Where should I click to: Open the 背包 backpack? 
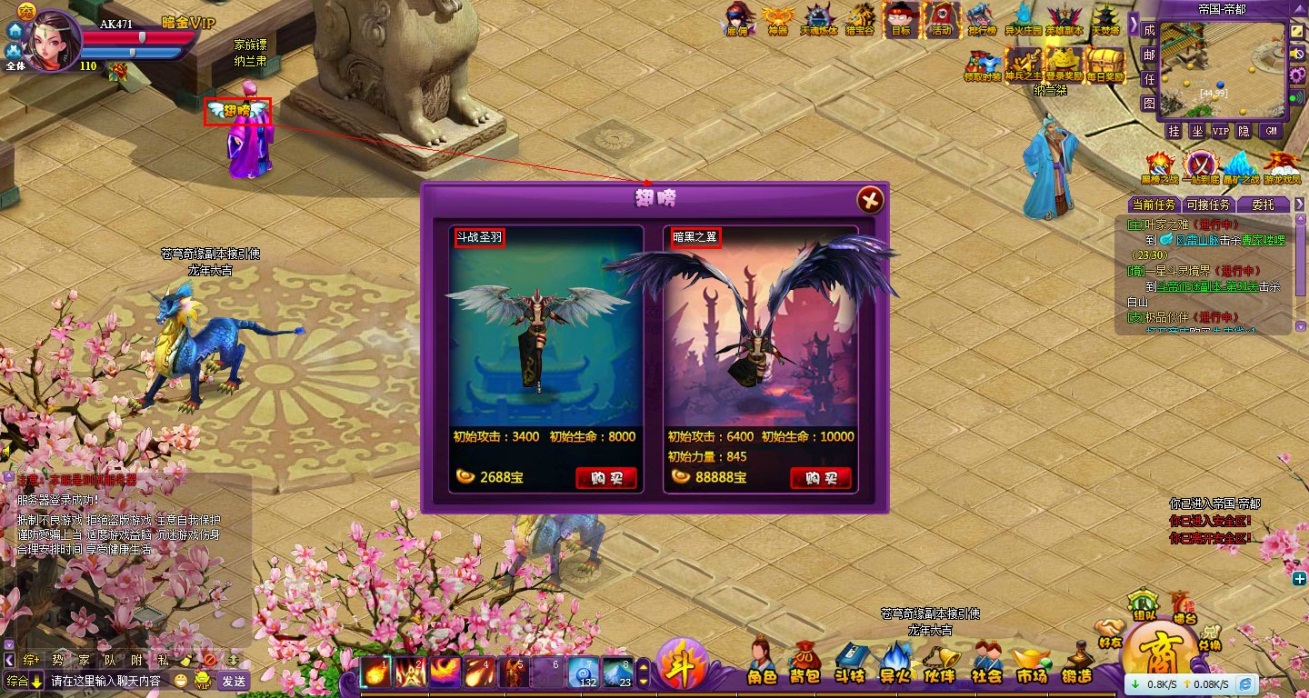pos(805,664)
